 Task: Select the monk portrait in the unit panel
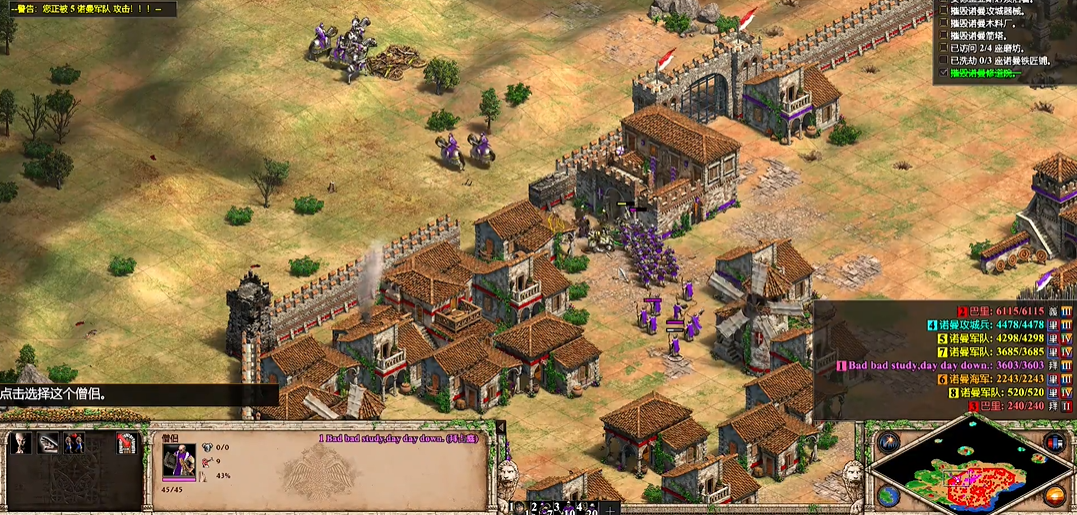click(x=180, y=463)
